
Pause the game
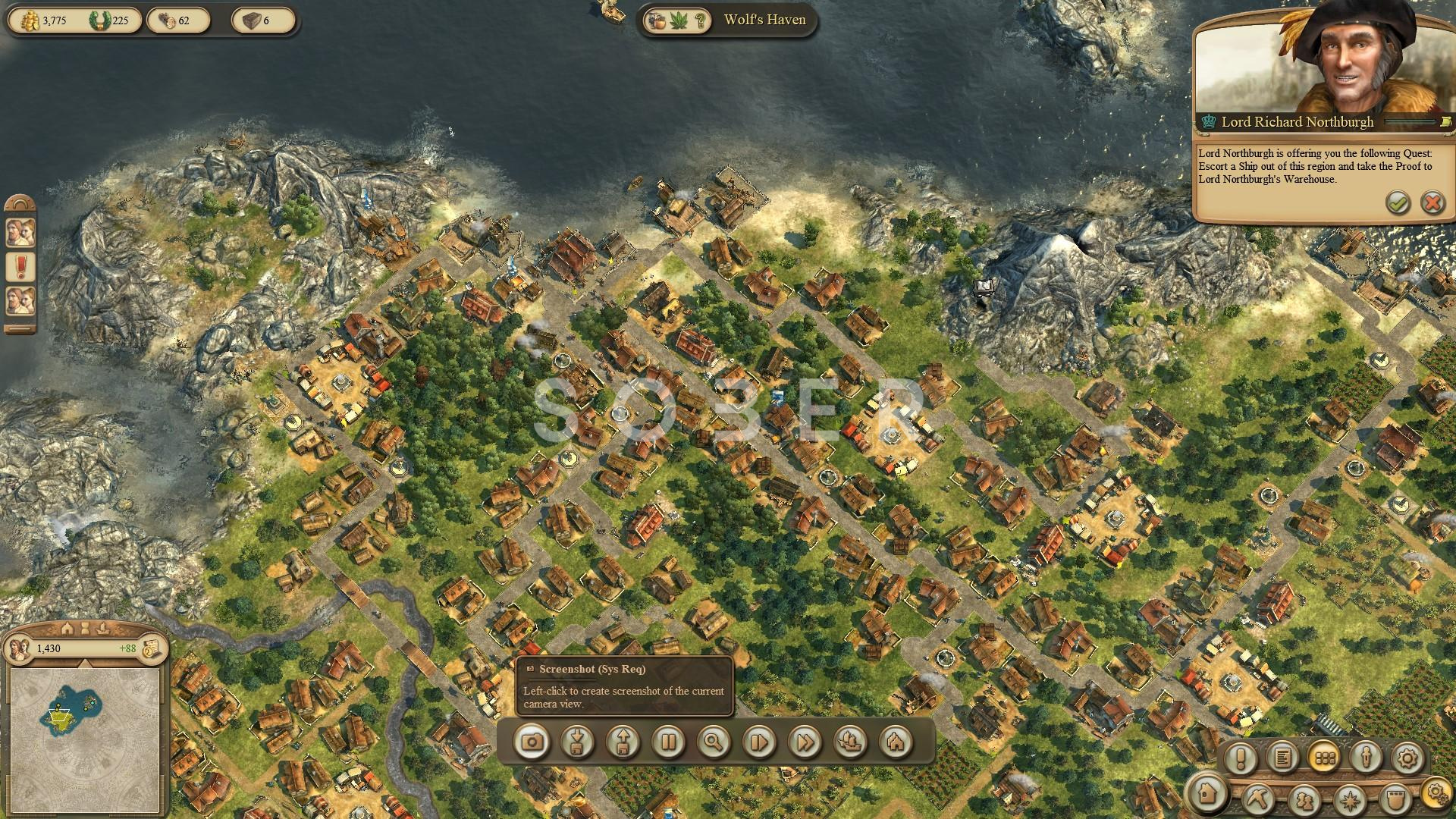pyautogui.click(x=668, y=741)
